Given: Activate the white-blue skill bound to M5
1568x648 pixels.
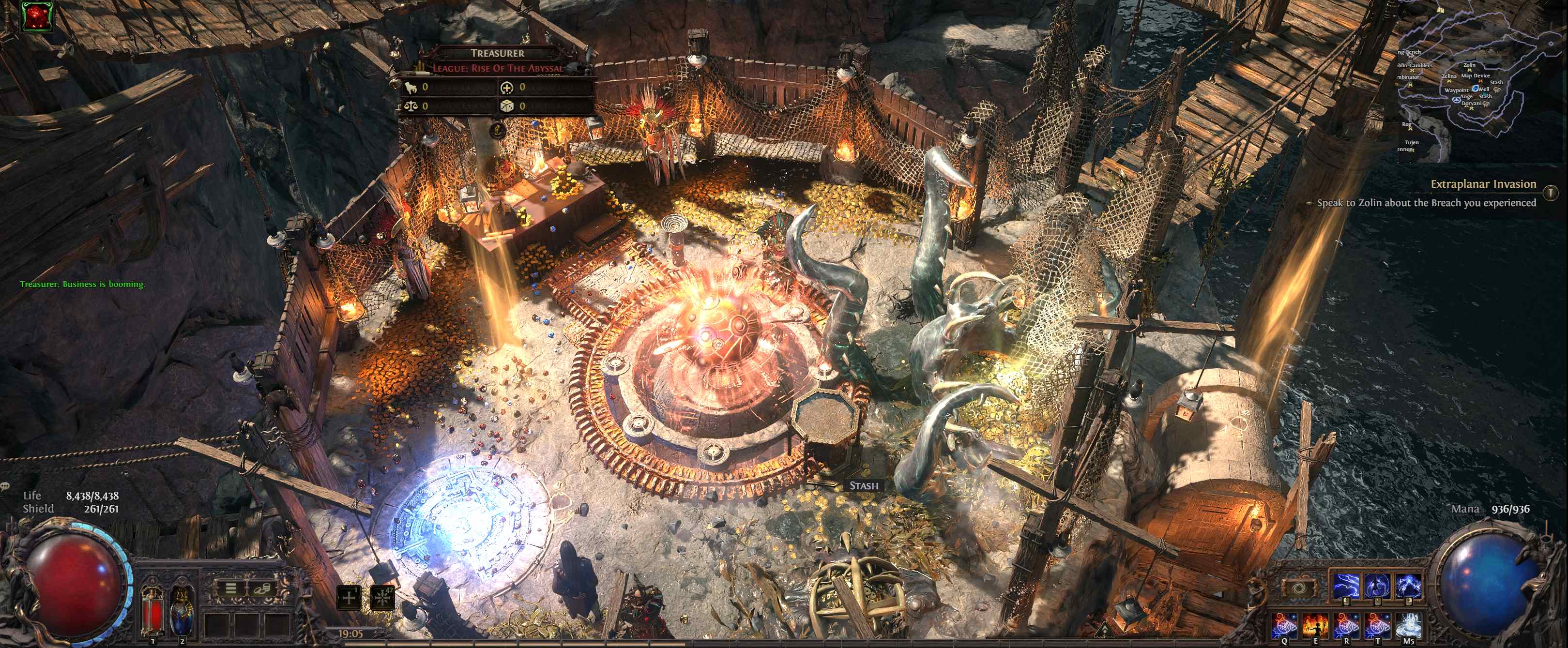Looking at the screenshot, I should (1407, 625).
